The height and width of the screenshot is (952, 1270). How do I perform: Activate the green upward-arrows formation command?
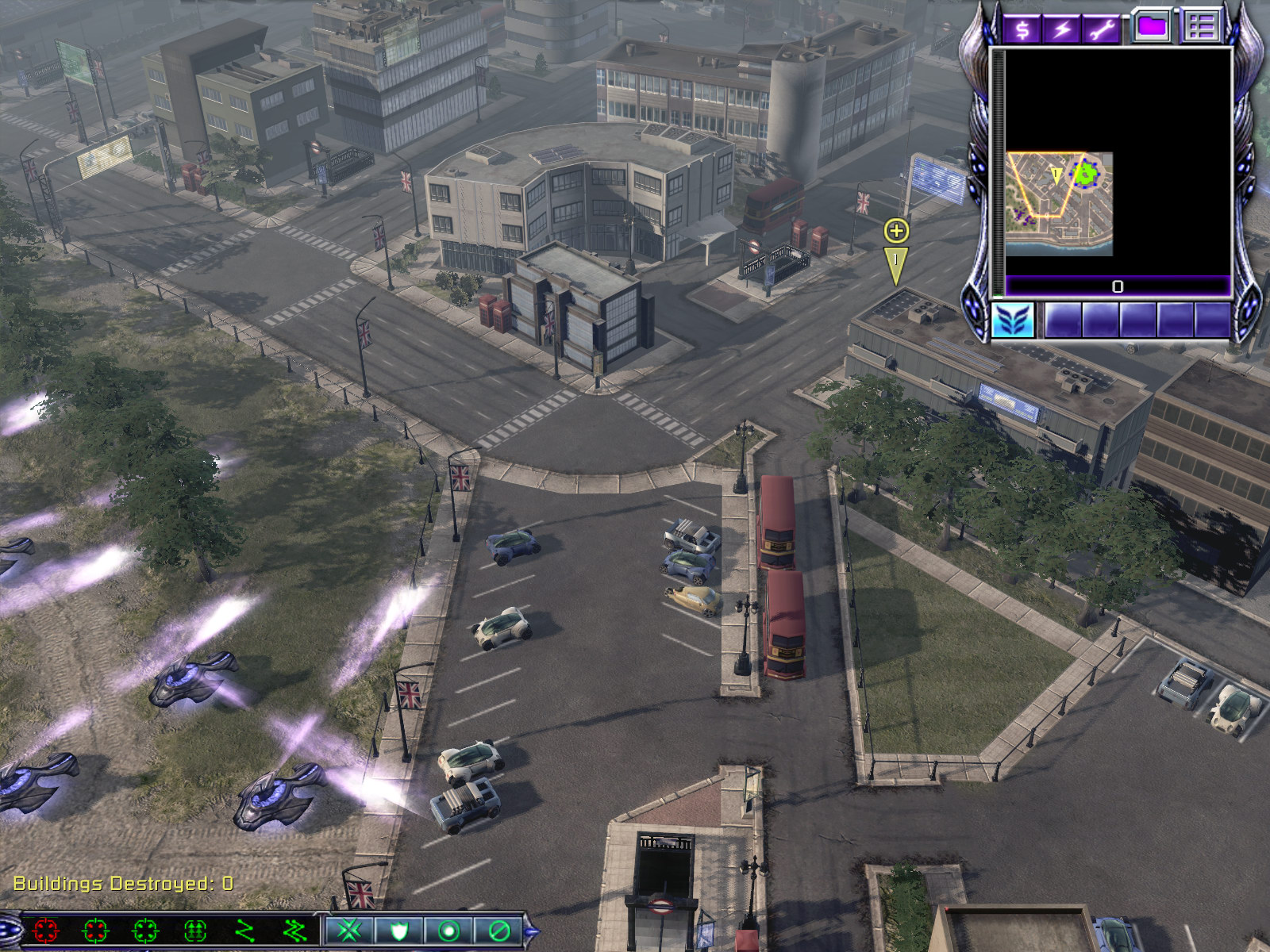[x=195, y=930]
